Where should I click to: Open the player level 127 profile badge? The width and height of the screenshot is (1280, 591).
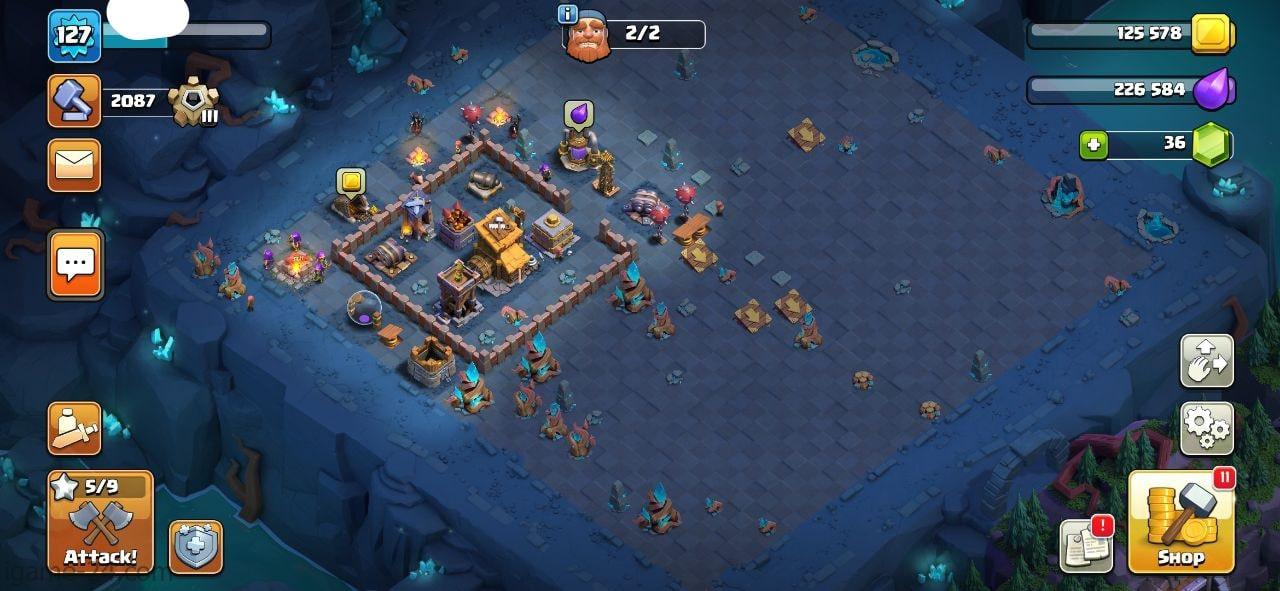(74, 36)
